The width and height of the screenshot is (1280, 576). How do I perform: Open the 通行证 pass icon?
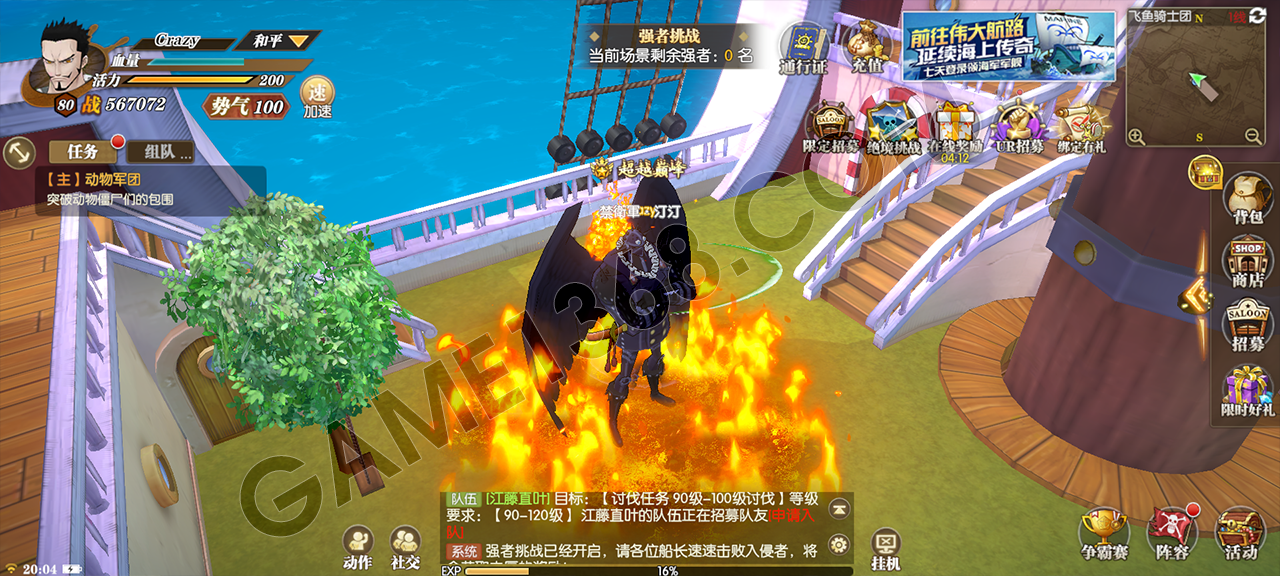tap(803, 48)
